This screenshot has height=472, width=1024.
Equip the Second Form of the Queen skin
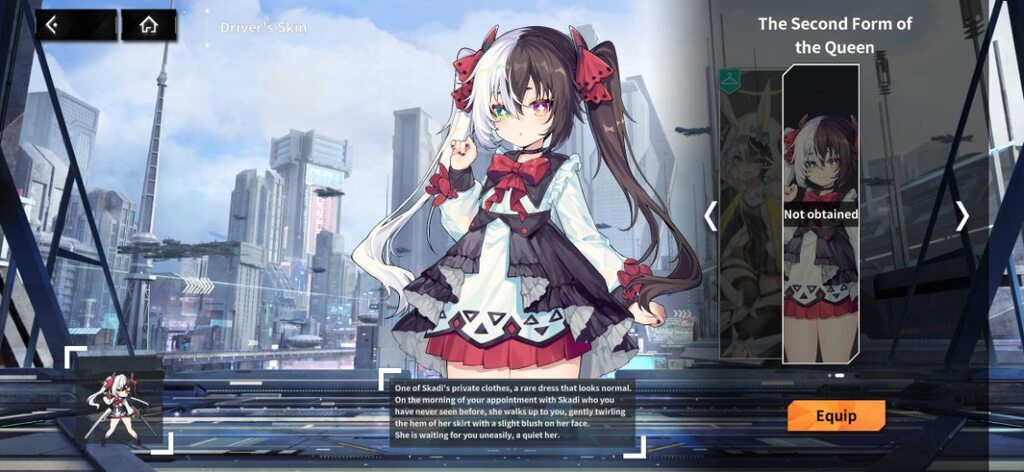click(x=836, y=416)
